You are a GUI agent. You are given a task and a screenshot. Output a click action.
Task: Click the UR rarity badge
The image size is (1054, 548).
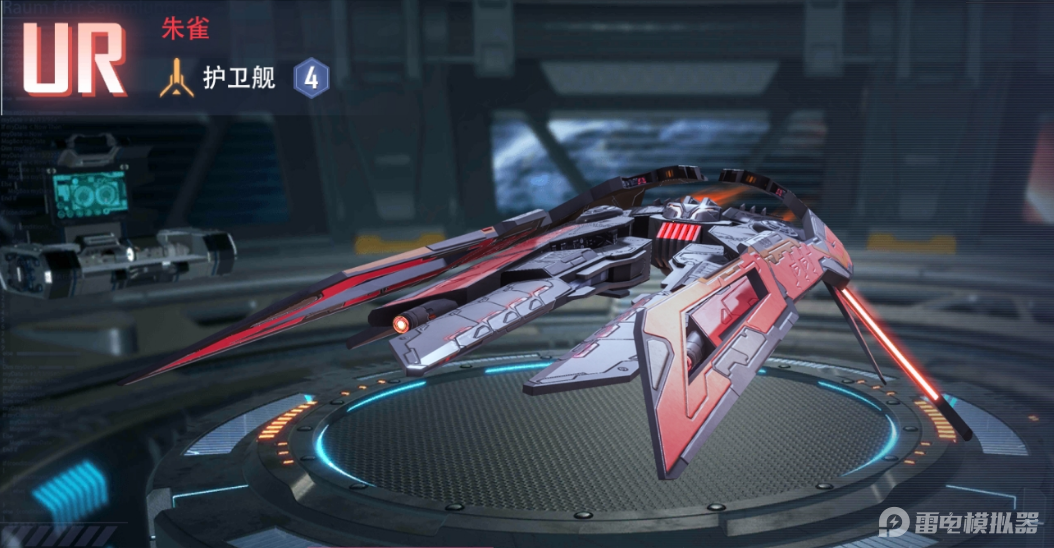point(73,58)
